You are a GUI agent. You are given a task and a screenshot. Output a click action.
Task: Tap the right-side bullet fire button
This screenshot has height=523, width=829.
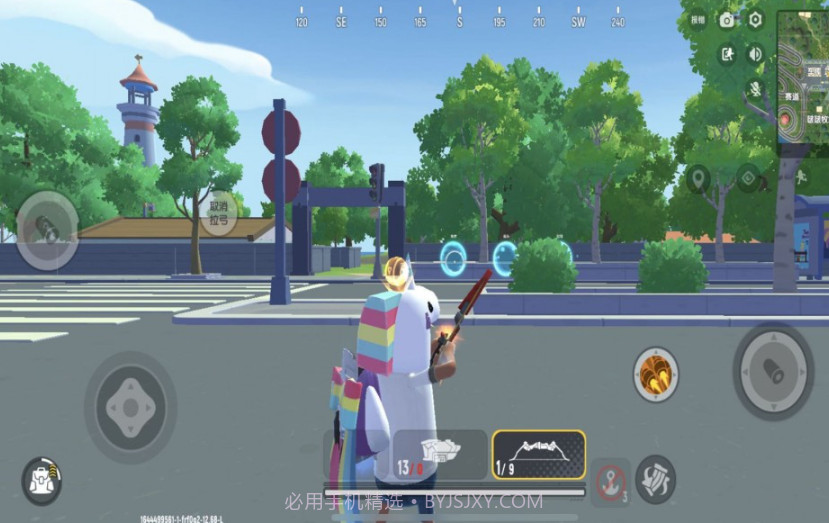point(772,370)
